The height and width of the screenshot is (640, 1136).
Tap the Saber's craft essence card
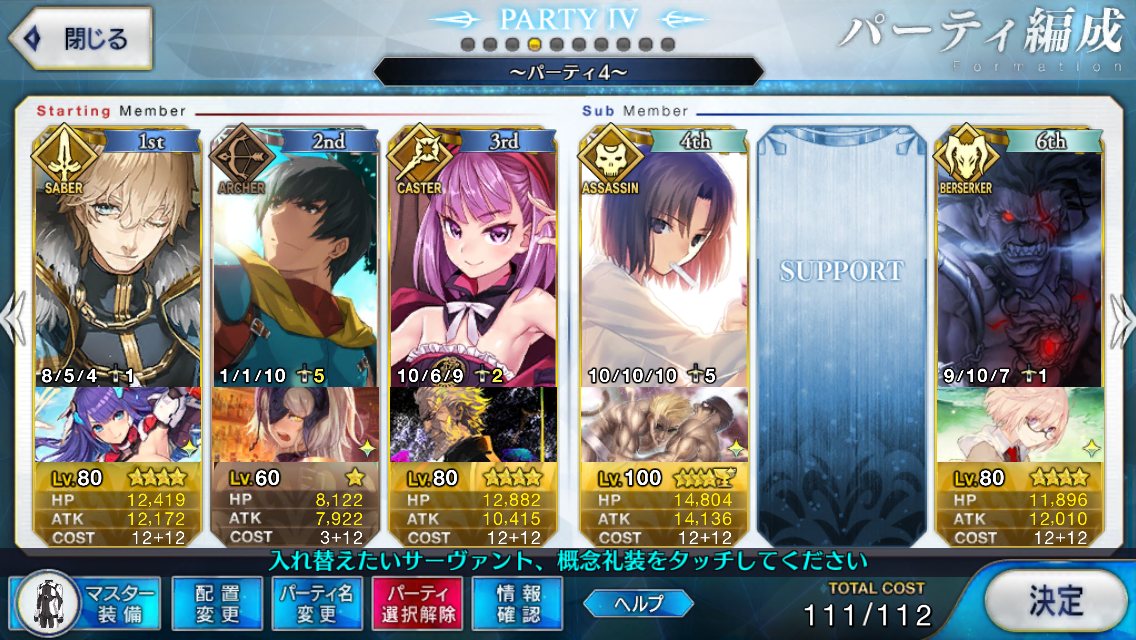pos(118,424)
